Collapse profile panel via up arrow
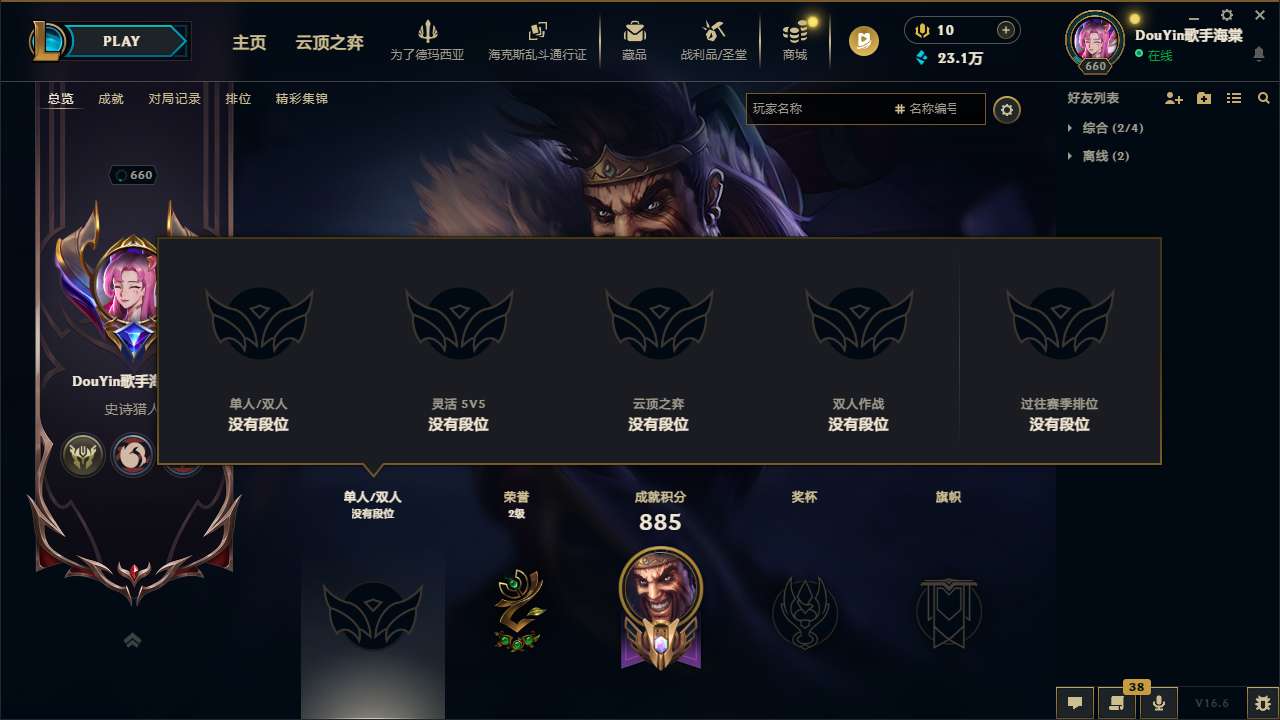 pos(133,640)
